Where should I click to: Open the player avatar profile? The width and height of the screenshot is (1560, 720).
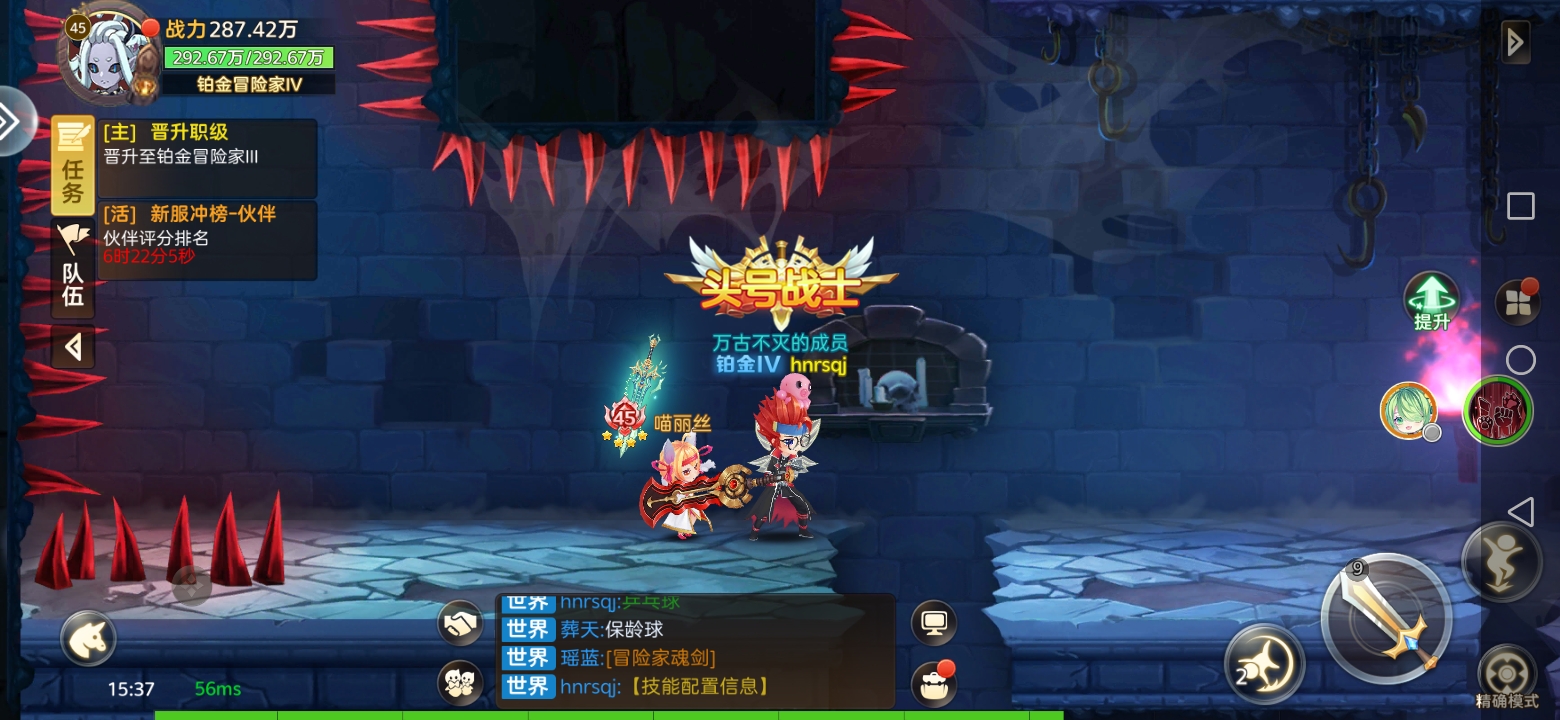tap(107, 55)
